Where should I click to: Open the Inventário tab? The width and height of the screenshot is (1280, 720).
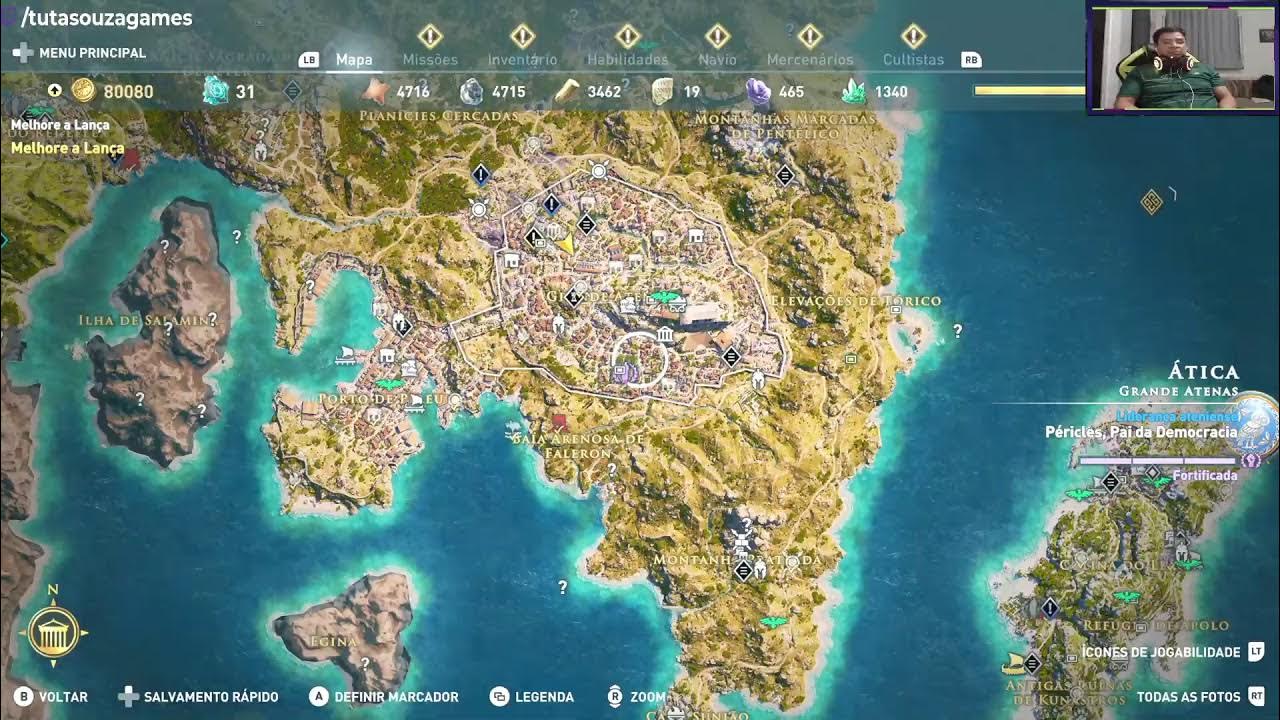coord(522,59)
